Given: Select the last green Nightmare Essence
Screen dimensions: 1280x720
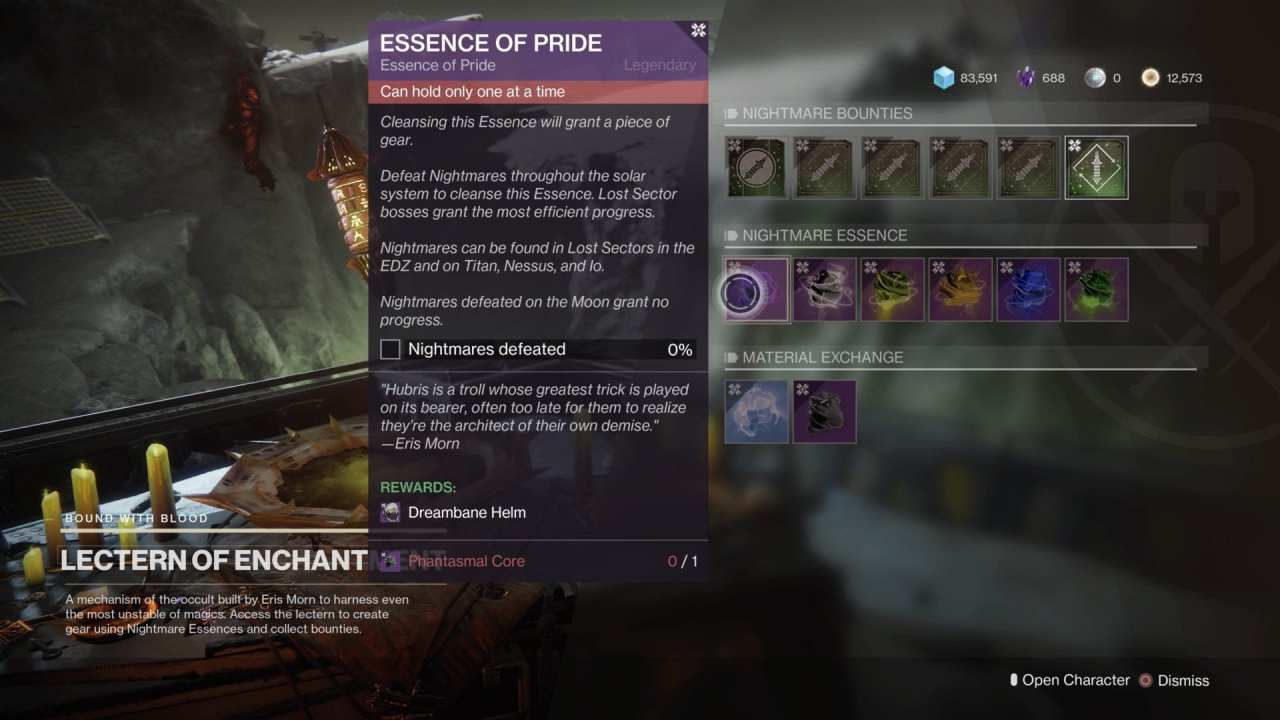Looking at the screenshot, I should coord(1096,290).
